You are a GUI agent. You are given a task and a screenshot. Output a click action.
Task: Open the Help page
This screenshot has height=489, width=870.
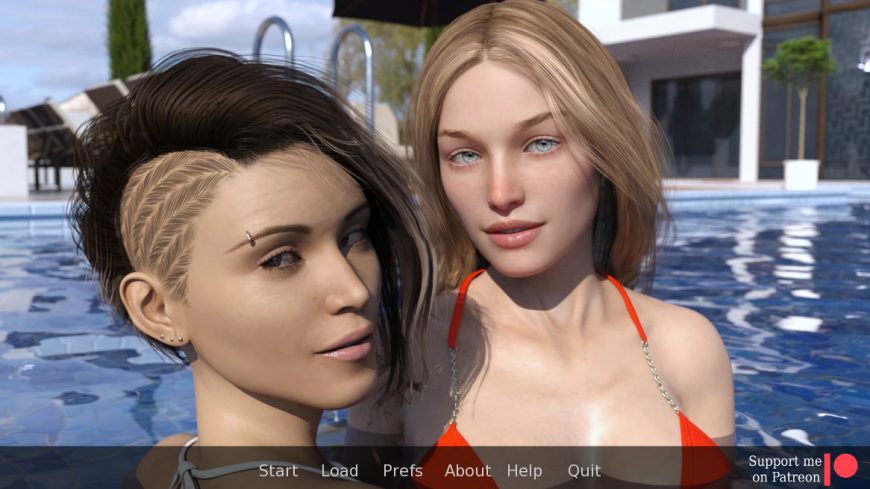[524, 471]
